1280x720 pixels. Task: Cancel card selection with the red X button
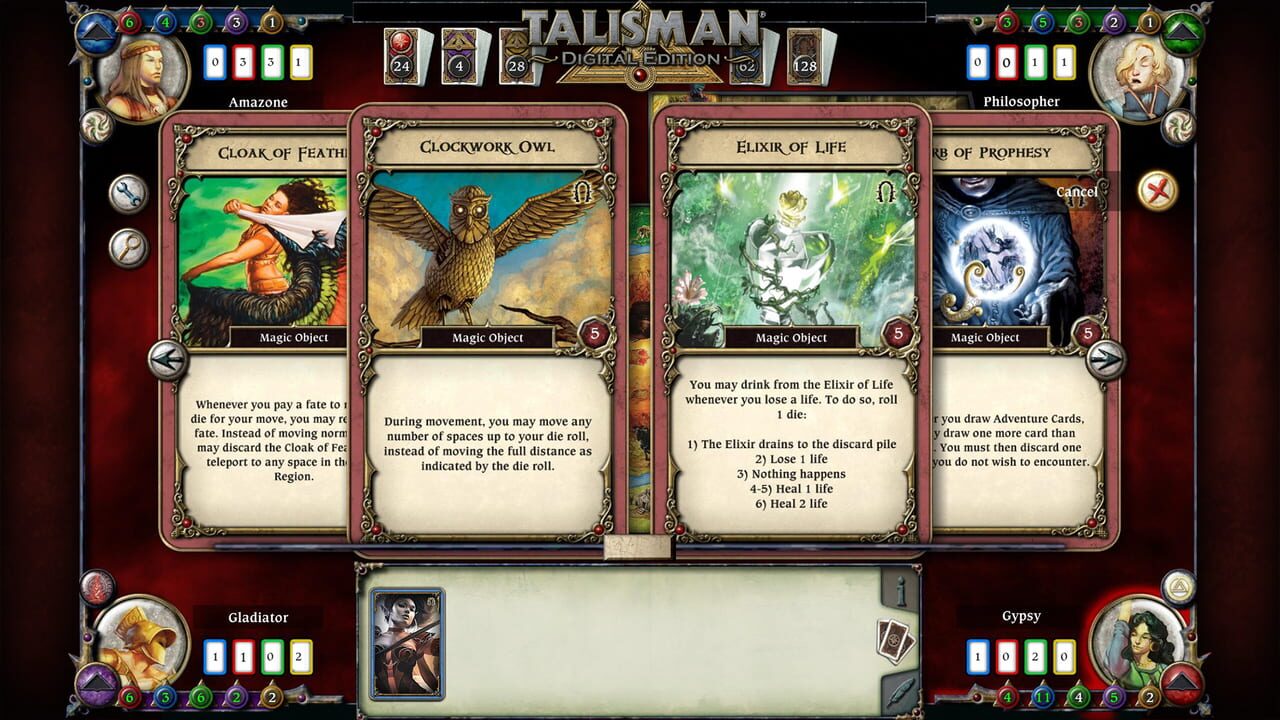[1155, 188]
